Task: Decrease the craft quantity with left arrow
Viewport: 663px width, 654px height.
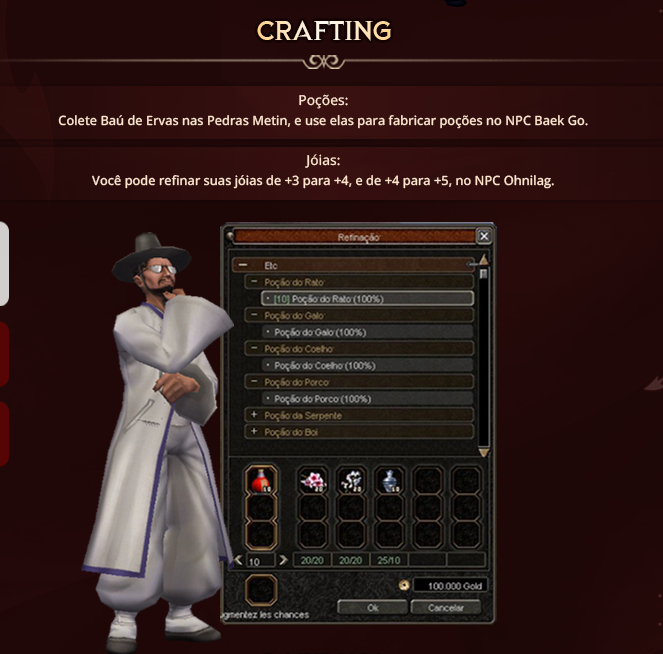Action: [x=237, y=560]
